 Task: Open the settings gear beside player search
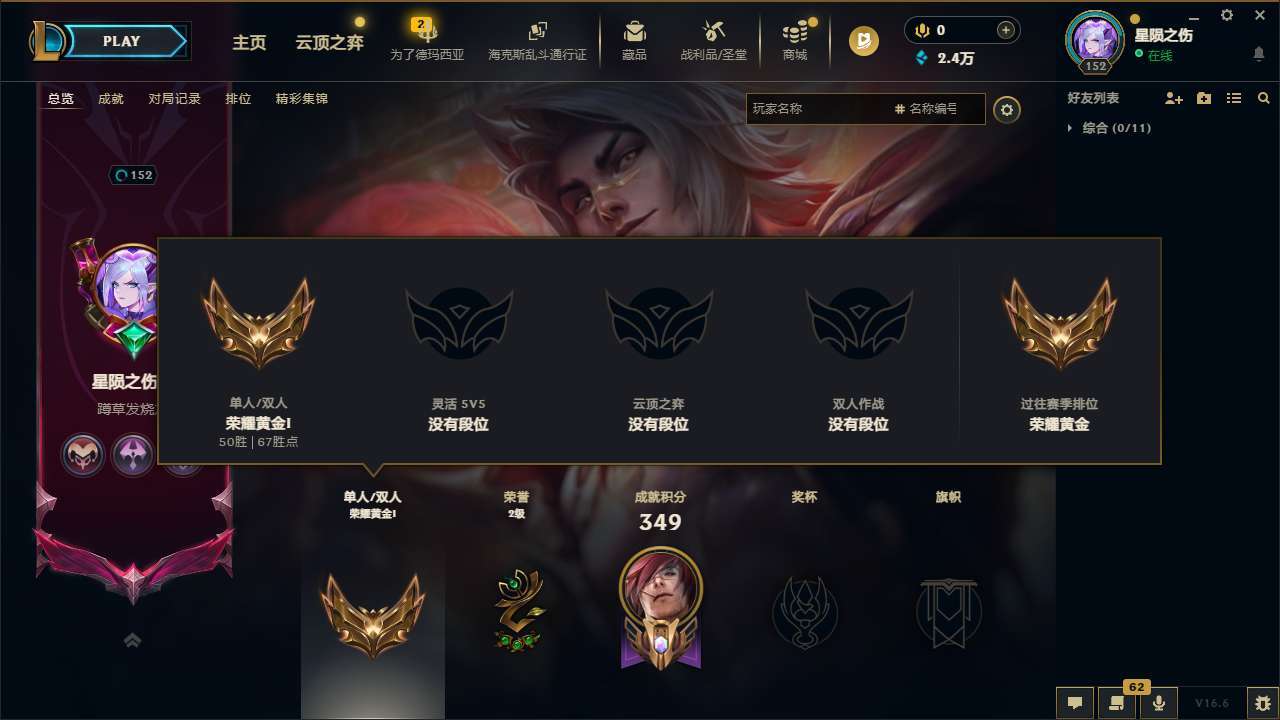[x=1008, y=110]
